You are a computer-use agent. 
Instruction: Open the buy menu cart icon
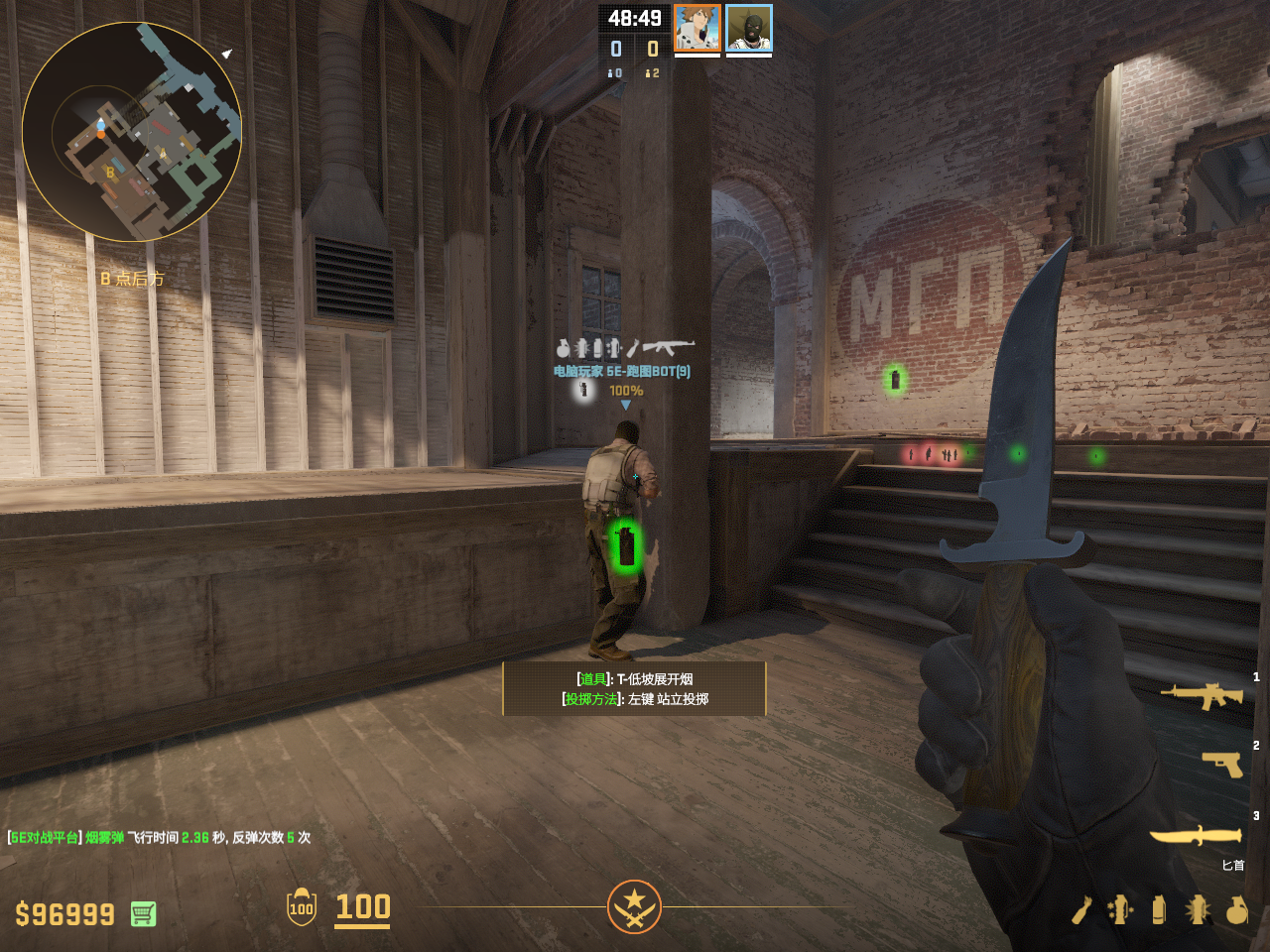[143, 913]
